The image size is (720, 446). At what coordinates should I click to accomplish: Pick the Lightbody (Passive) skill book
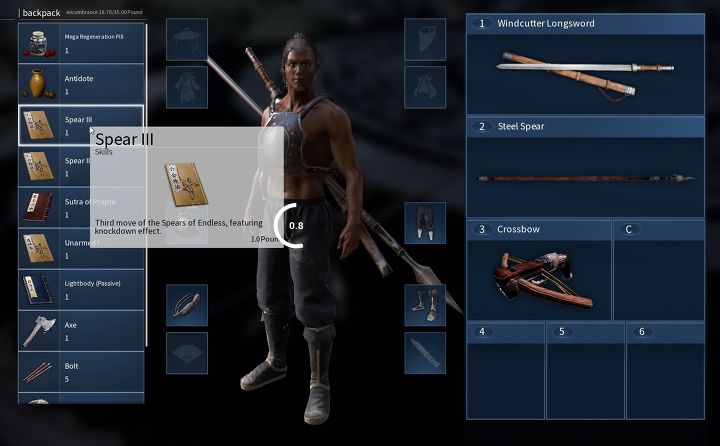tap(81, 289)
